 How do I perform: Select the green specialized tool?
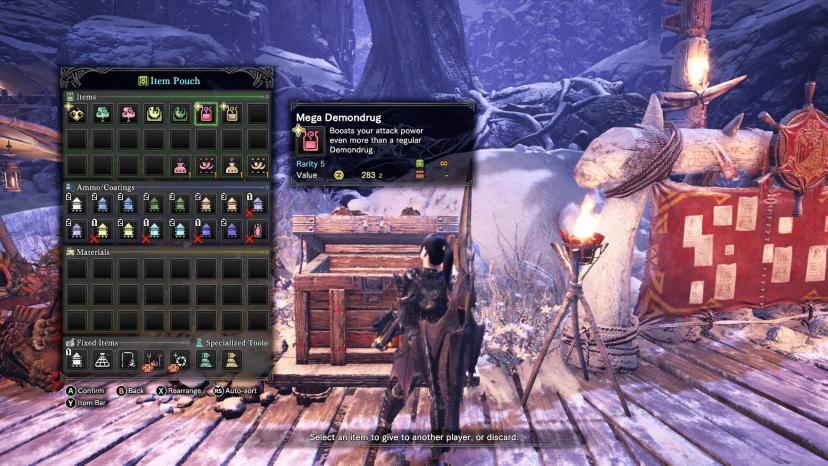pos(206,360)
